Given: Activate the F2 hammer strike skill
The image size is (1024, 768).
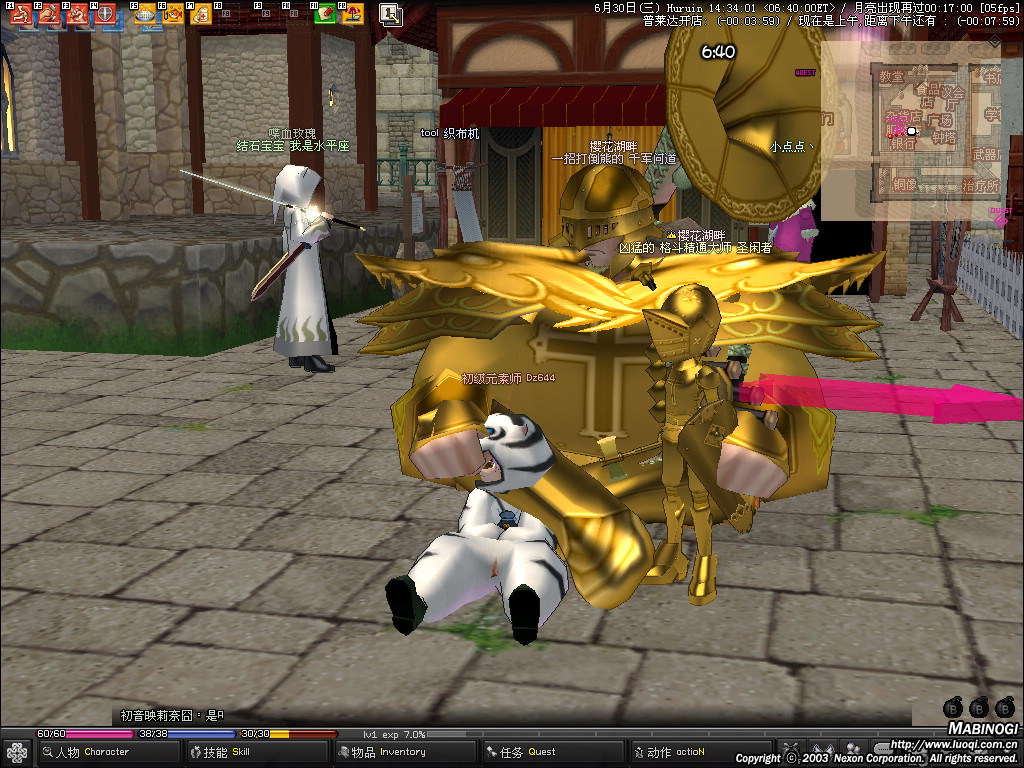Looking at the screenshot, I should pos(48,14).
